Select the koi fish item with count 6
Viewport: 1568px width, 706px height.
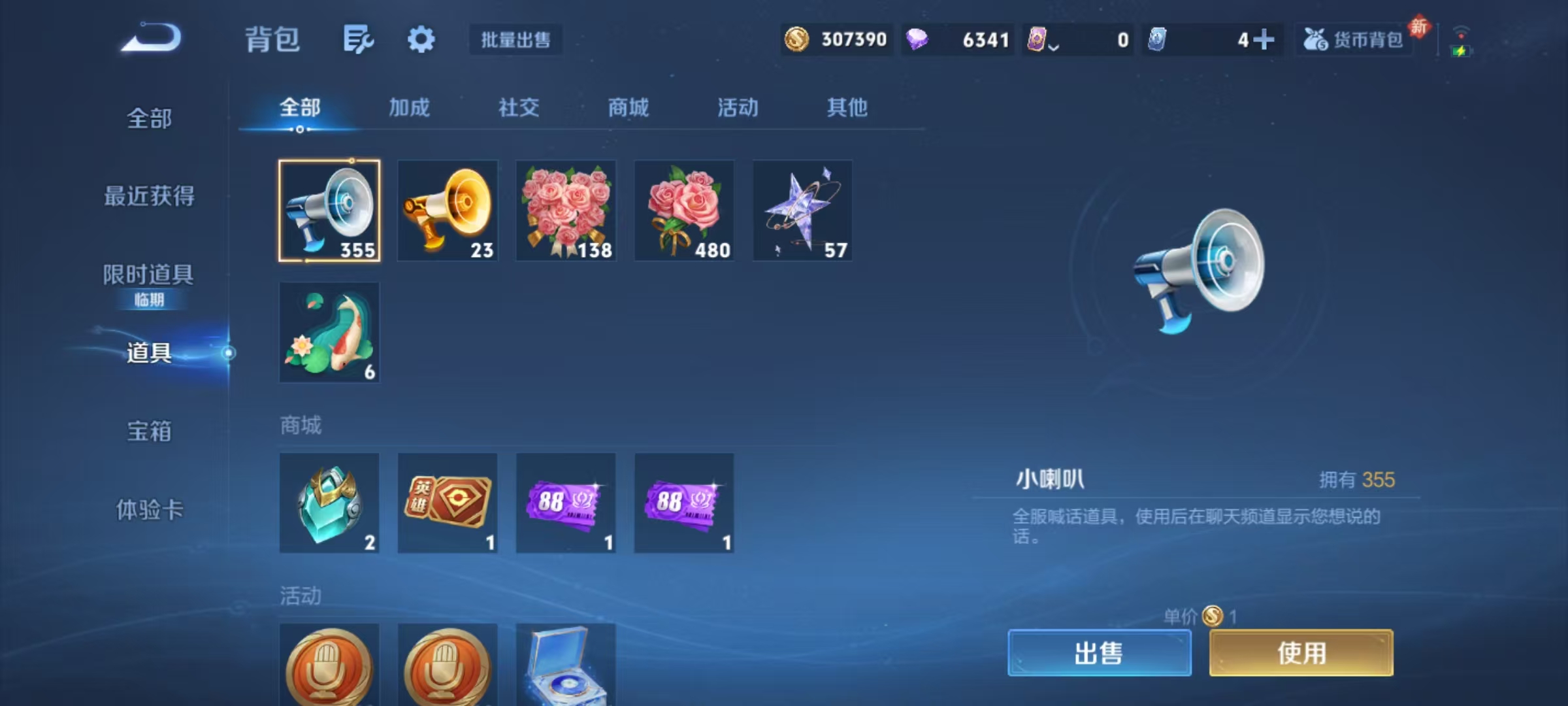[x=329, y=332]
